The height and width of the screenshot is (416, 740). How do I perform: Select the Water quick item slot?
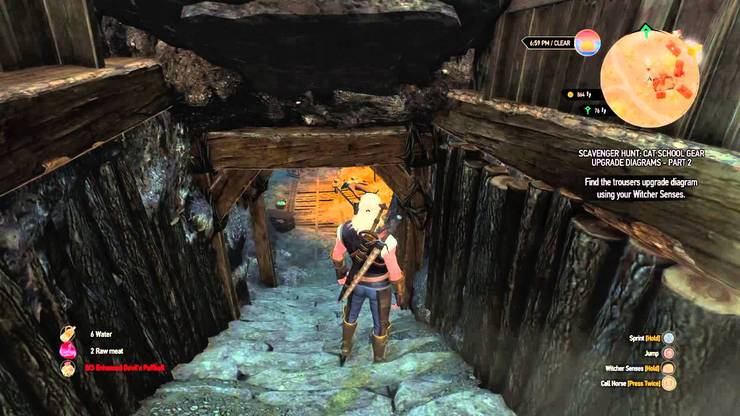coord(68,333)
